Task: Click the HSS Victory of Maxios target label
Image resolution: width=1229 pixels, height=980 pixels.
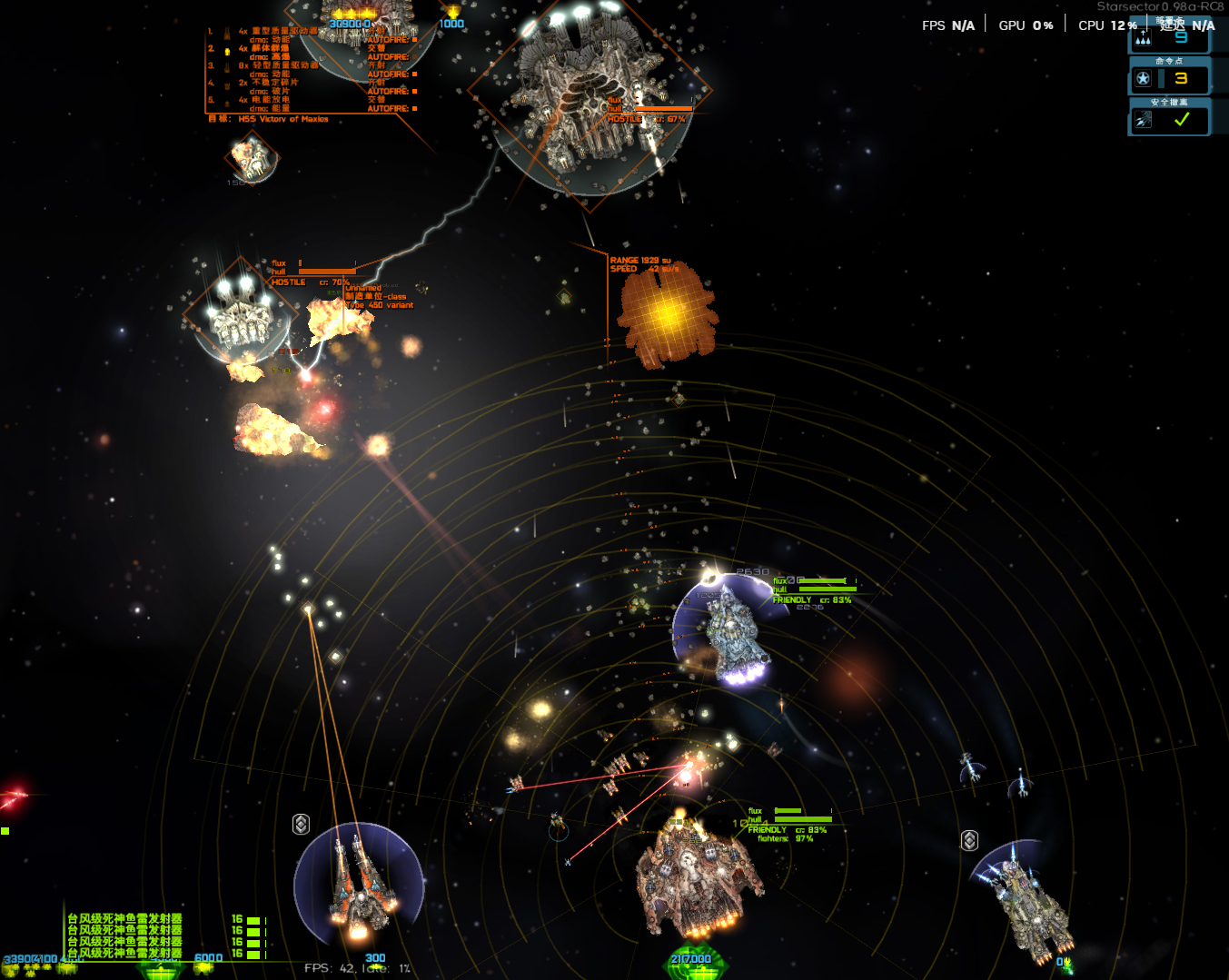Action: click(282, 119)
